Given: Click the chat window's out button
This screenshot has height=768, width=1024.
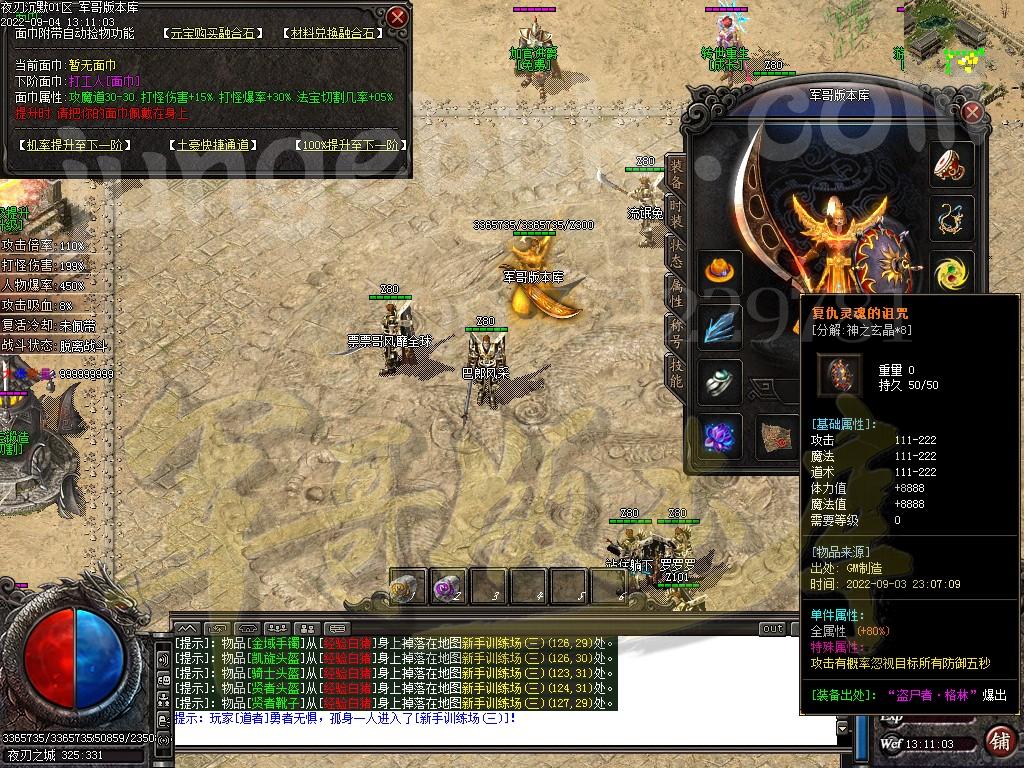Looking at the screenshot, I should pyautogui.click(x=772, y=629).
